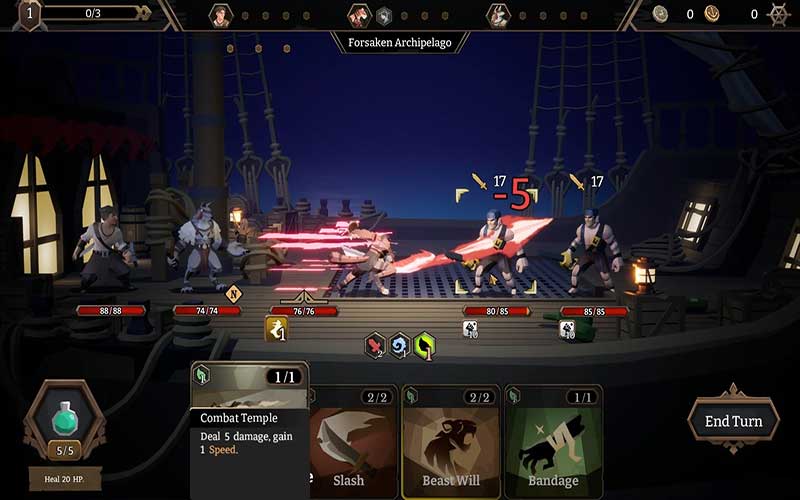
Task: Click the gold coin currency icon
Action: (x=712, y=14)
